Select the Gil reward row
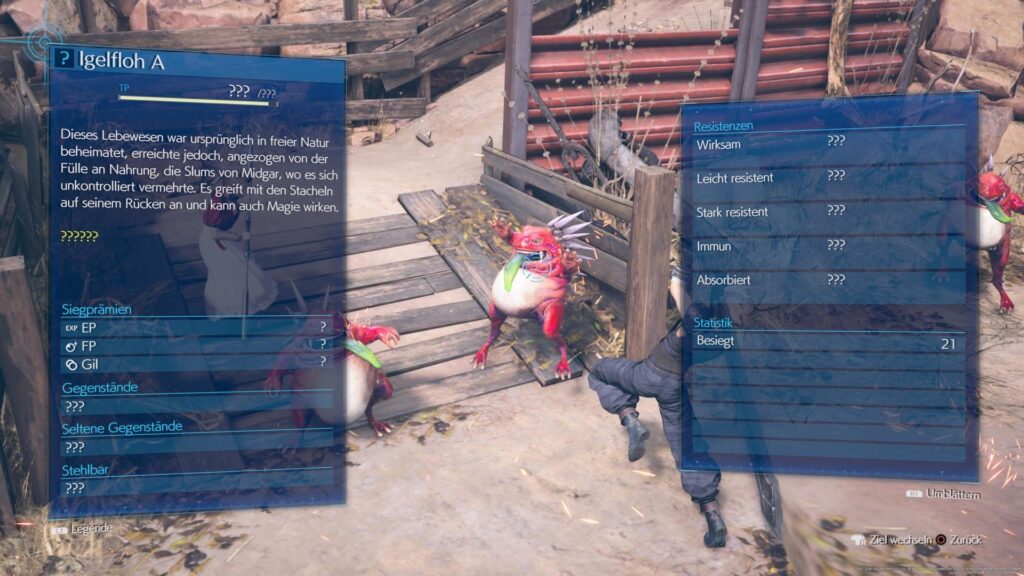 click(196, 362)
